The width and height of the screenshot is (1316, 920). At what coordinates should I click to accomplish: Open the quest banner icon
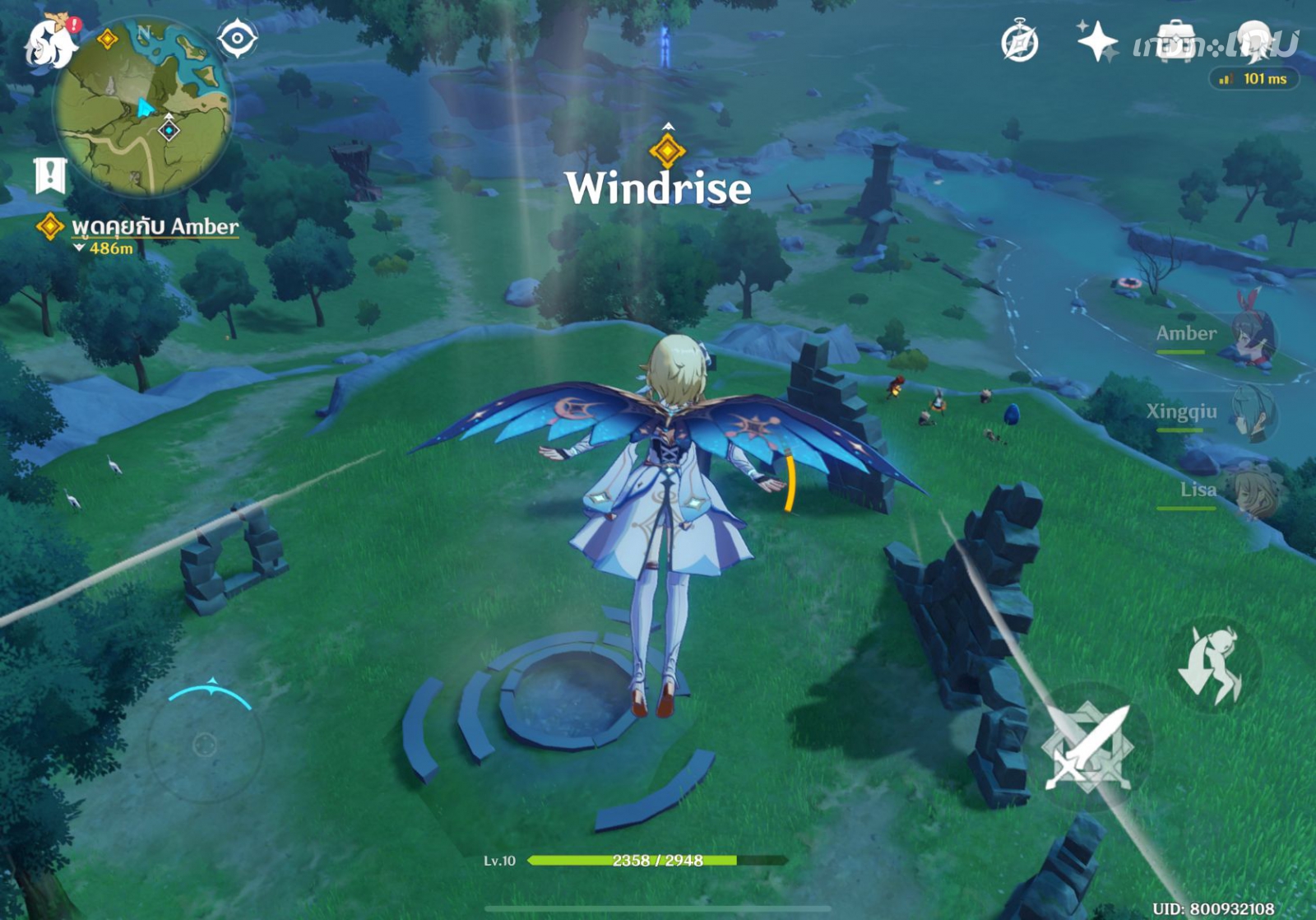[x=50, y=174]
